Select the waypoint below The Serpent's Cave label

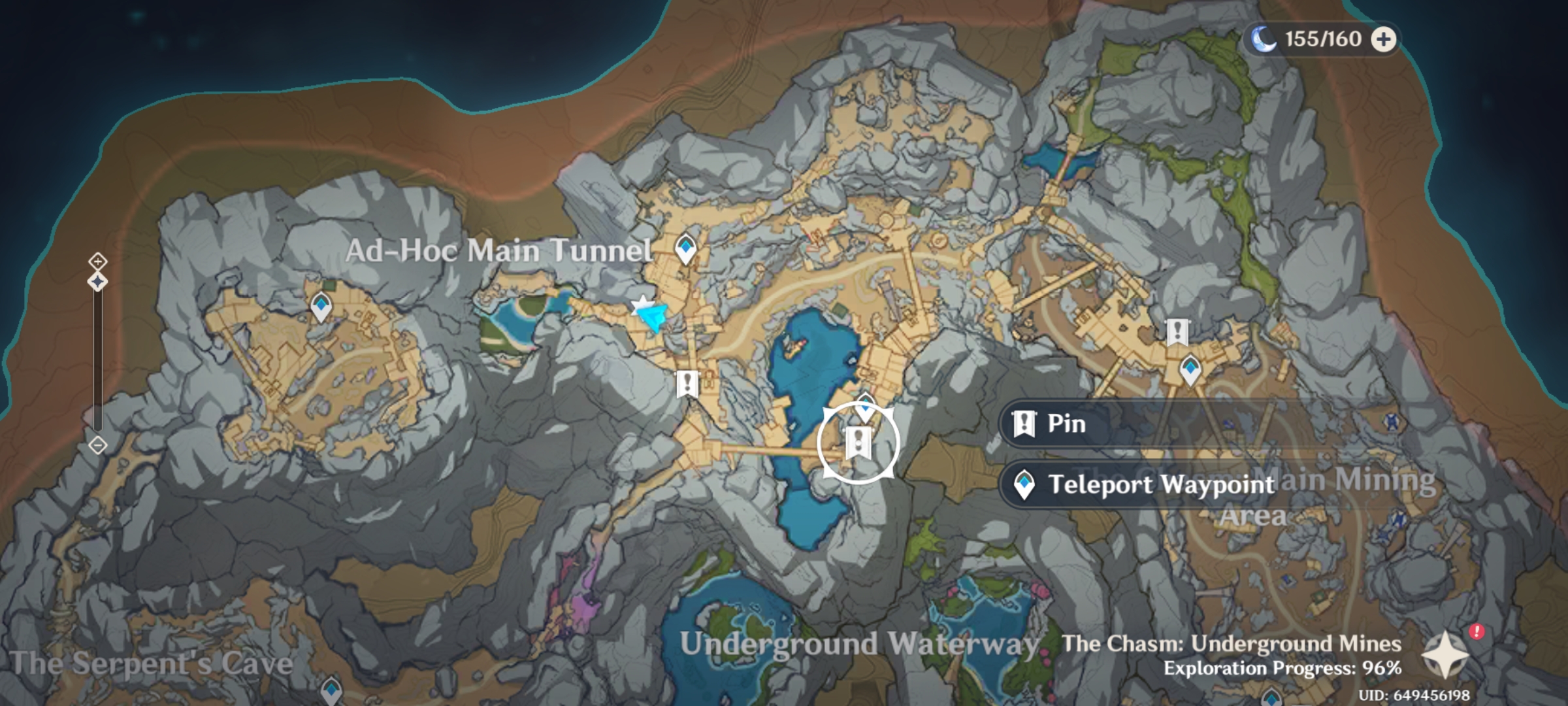[x=332, y=690]
